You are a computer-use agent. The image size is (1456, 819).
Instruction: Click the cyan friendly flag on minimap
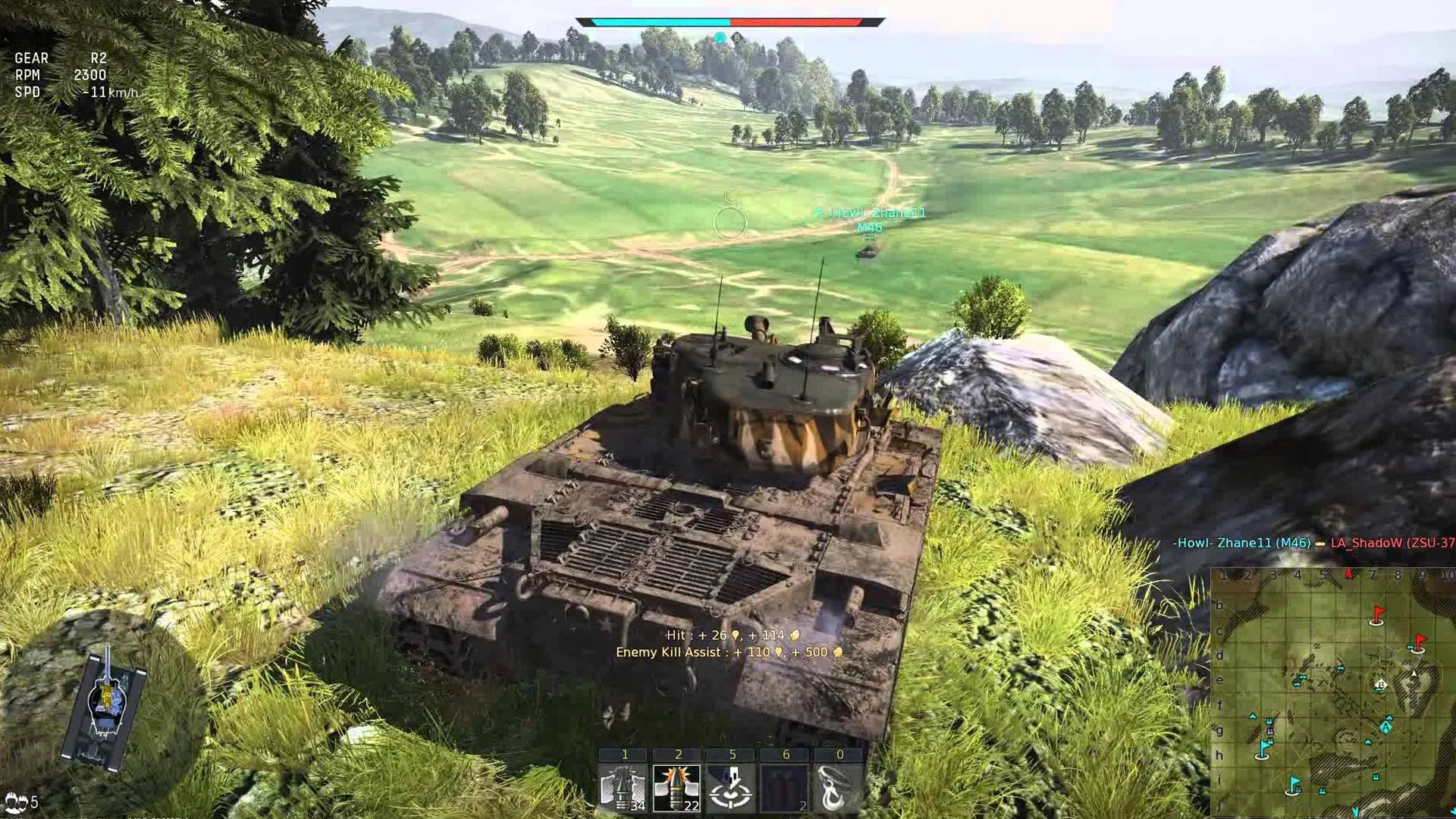click(1263, 749)
